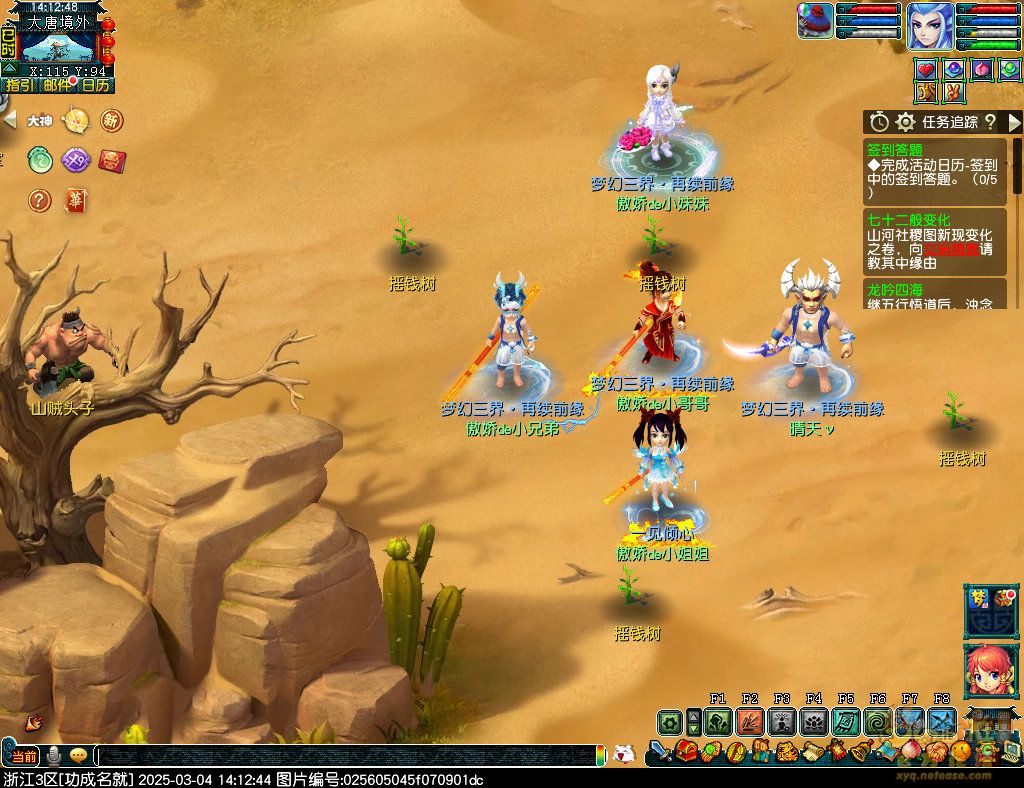Click the red heart buff icon

pyautogui.click(x=926, y=69)
